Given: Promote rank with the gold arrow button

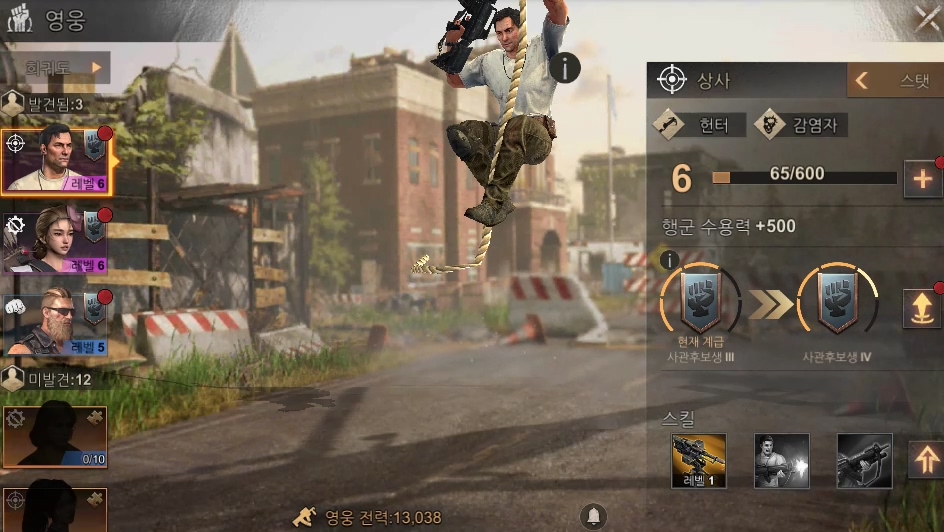Looking at the screenshot, I should coord(921,307).
